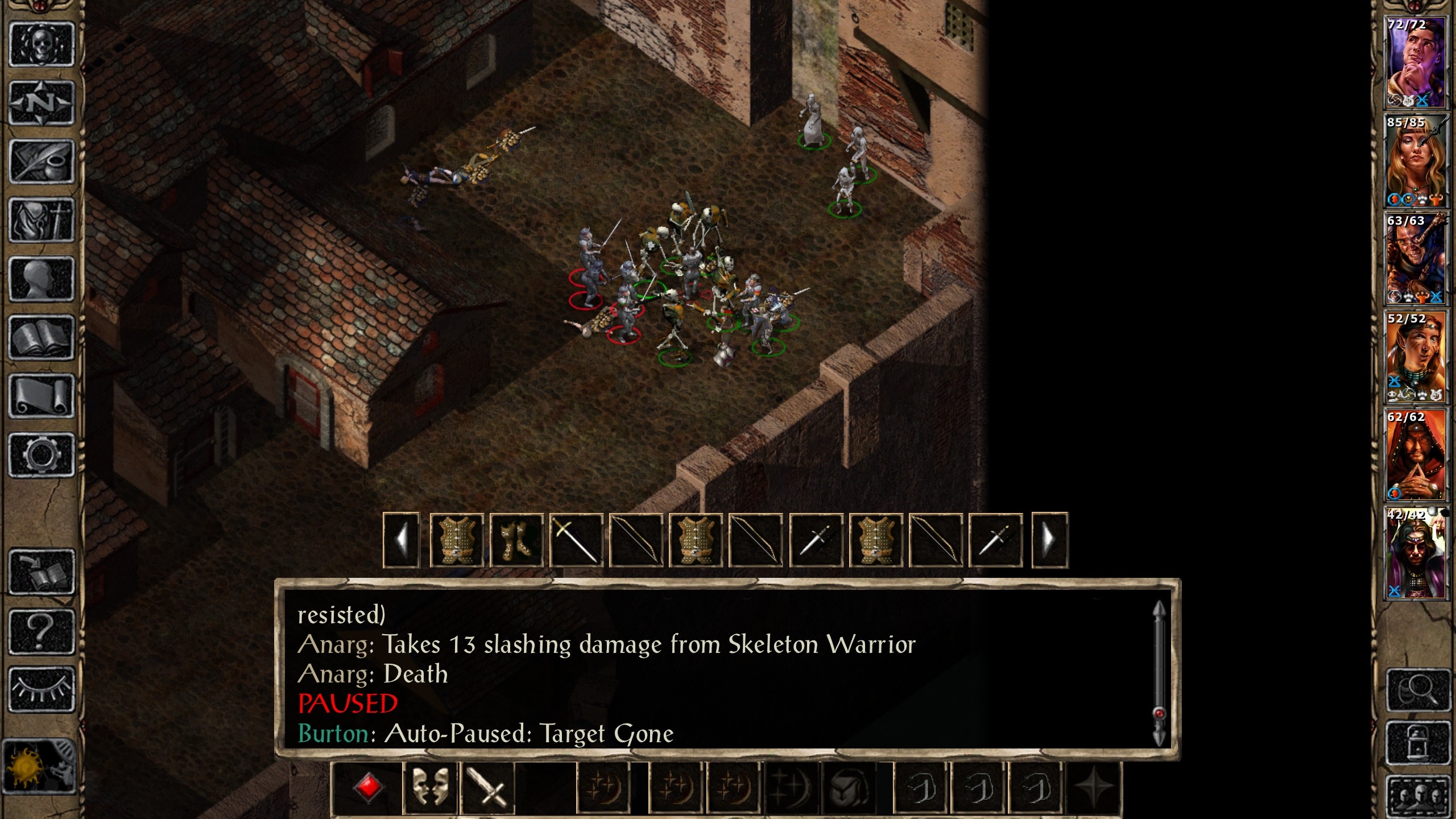The height and width of the screenshot is (819, 1456).
Task: Open the gear options menu
Action: tap(42, 455)
